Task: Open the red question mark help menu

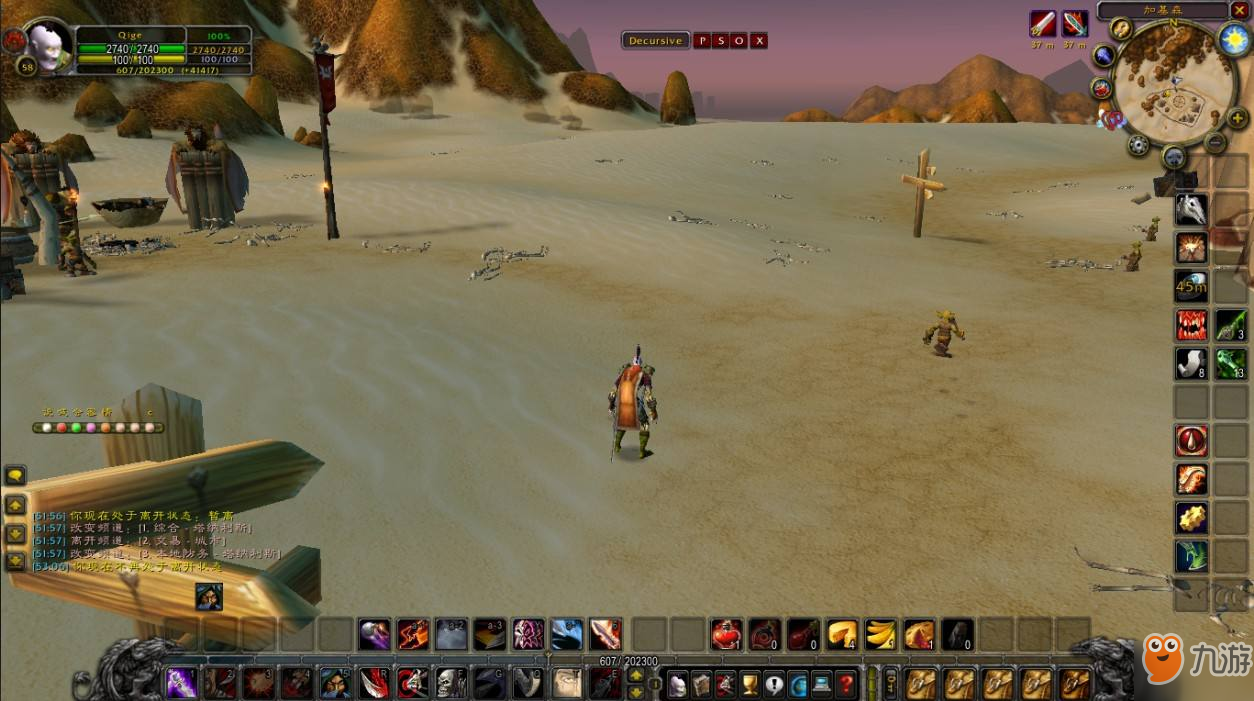Action: pos(846,685)
